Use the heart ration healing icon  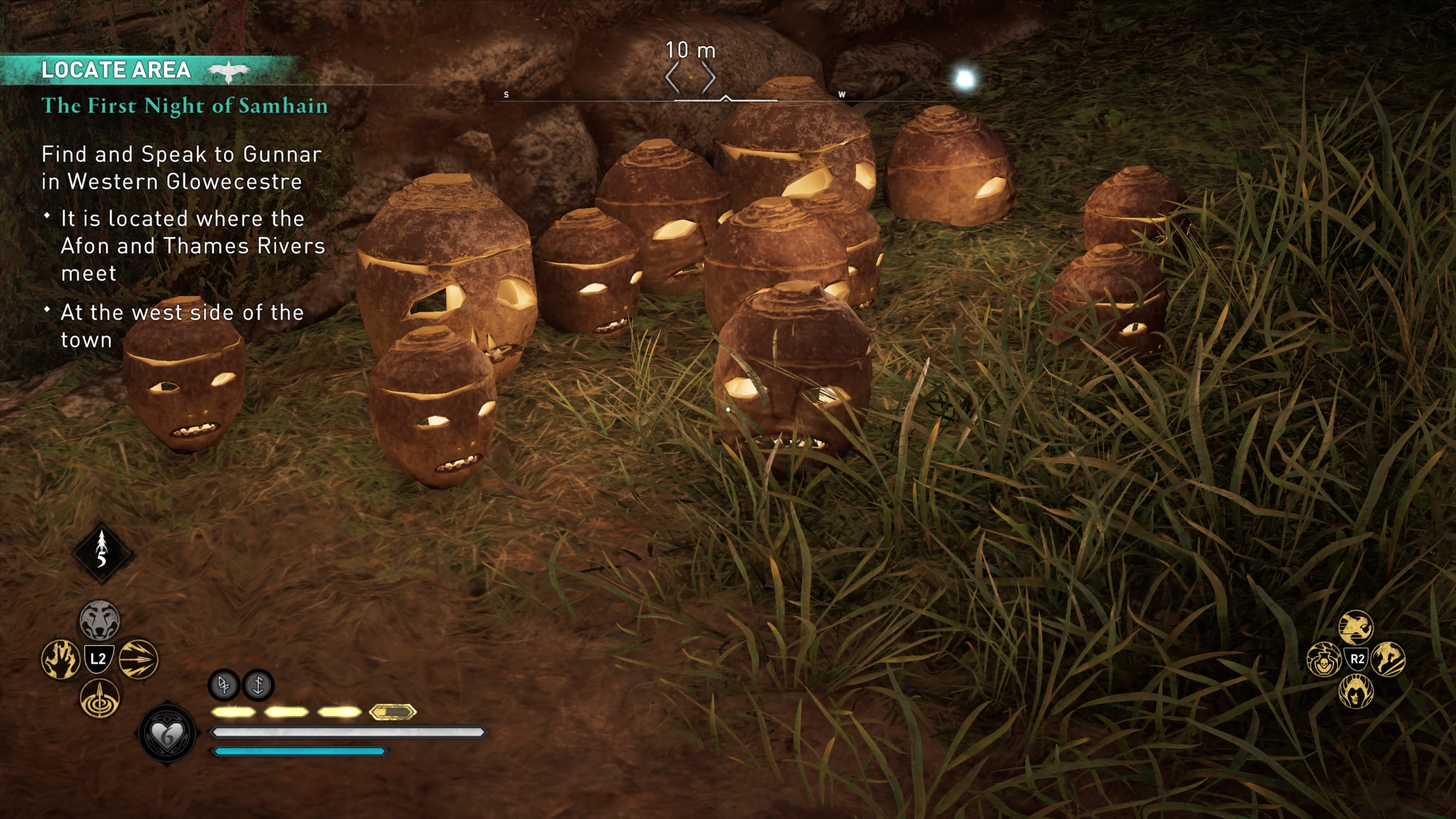point(167,734)
